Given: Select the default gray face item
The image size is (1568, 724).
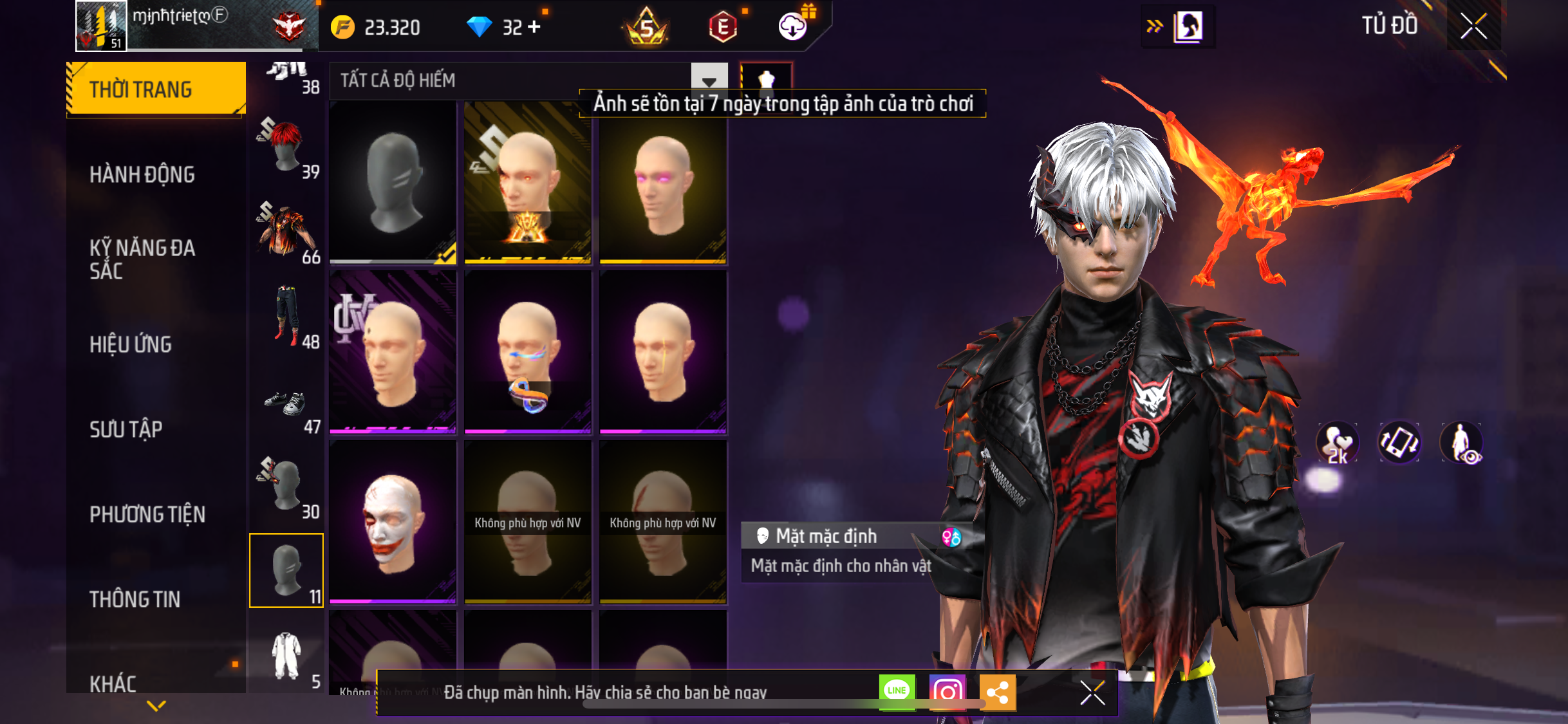Looking at the screenshot, I should (393, 183).
